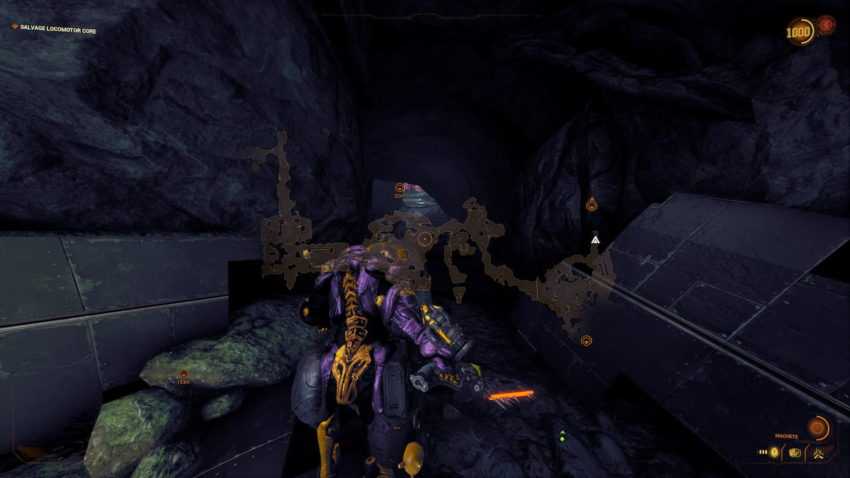The image size is (850, 478).
Task: Click the white player arrow on the map overlay
Action: click(595, 239)
